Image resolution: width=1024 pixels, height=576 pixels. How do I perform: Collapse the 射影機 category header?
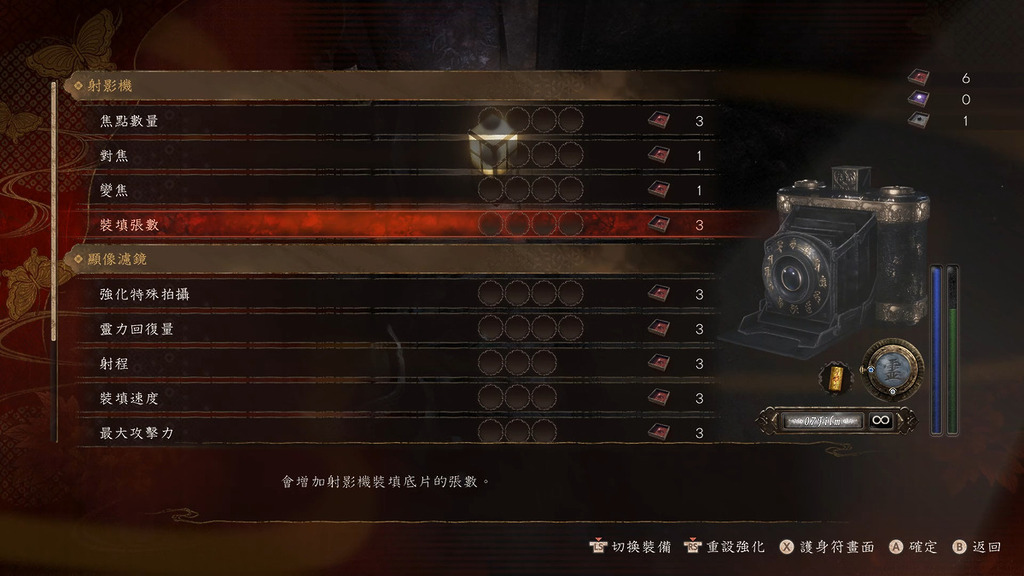110,87
